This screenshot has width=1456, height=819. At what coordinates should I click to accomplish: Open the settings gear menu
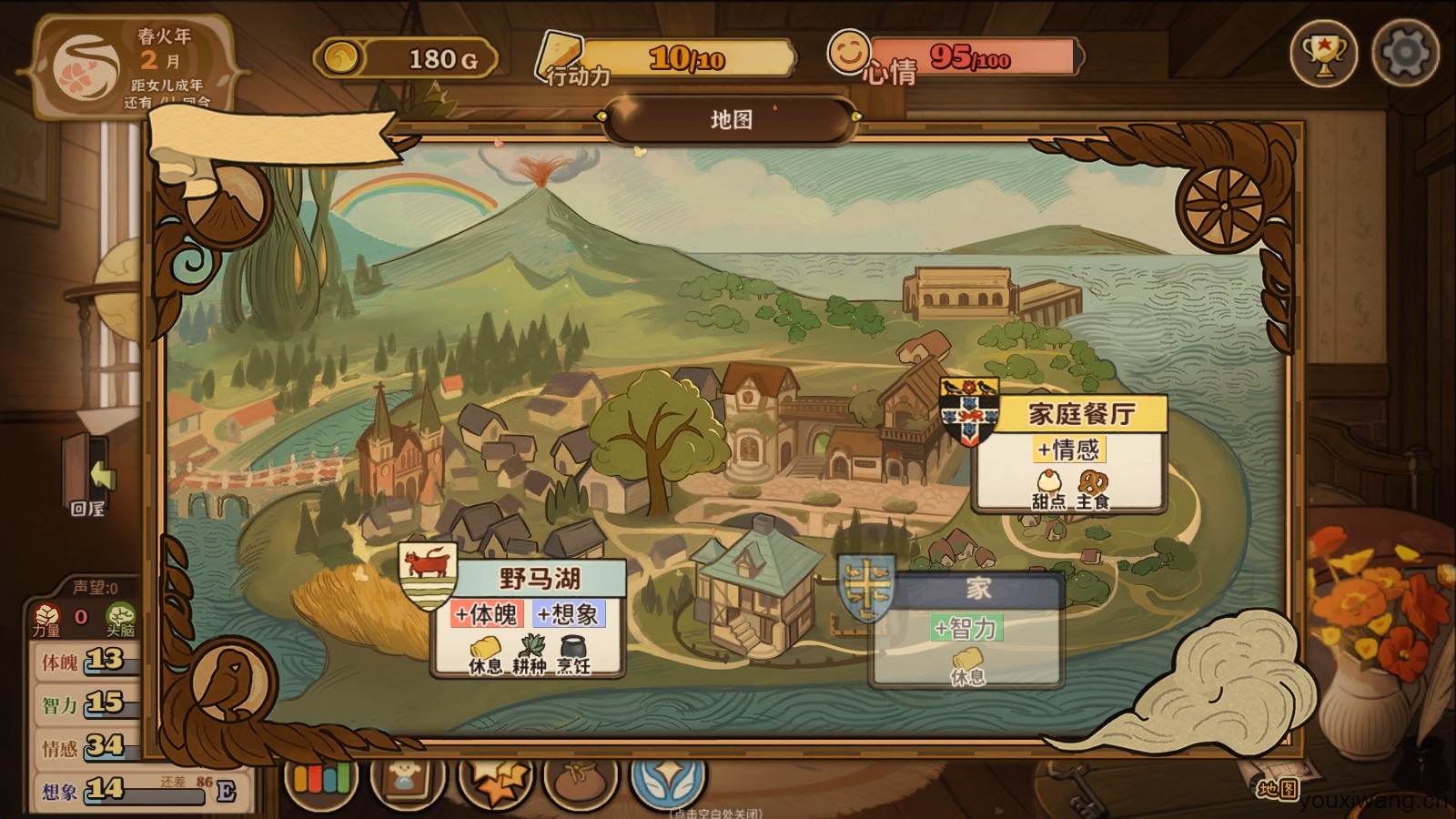[x=1404, y=55]
